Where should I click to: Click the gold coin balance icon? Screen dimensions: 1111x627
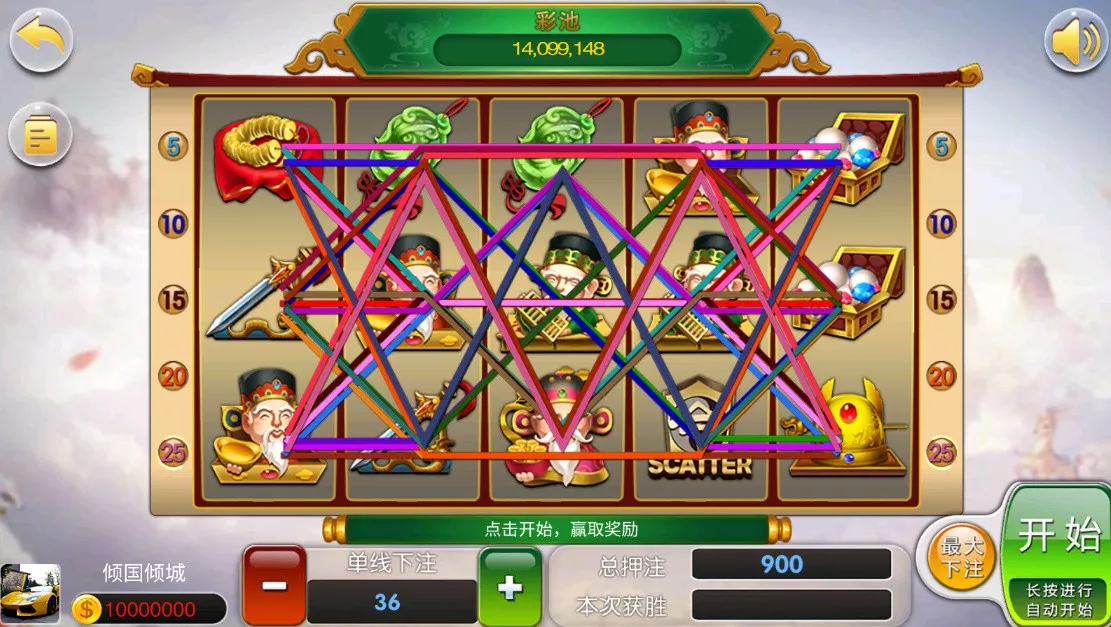click(x=88, y=608)
